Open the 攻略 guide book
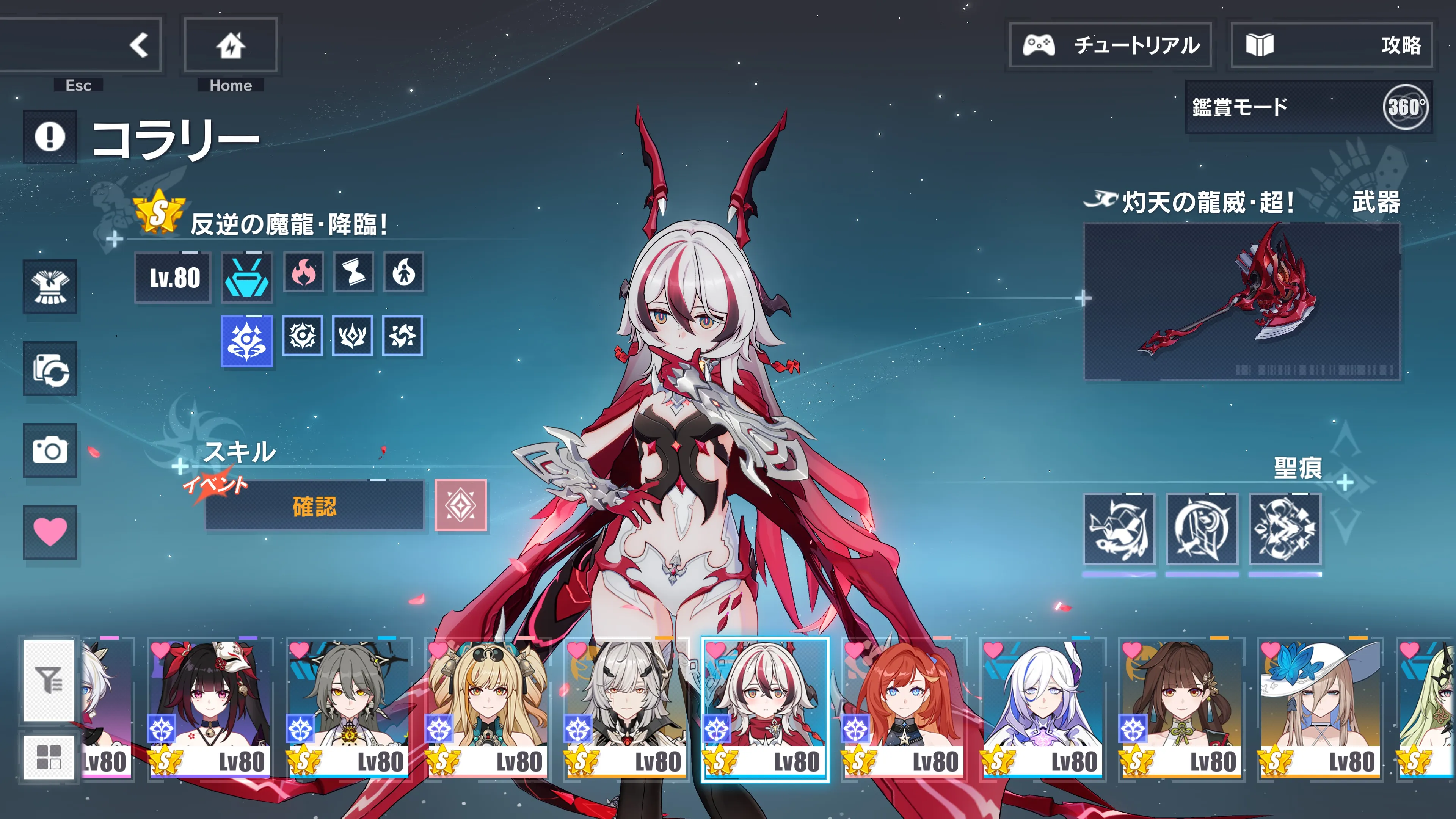1456x819 pixels. click(x=1331, y=45)
